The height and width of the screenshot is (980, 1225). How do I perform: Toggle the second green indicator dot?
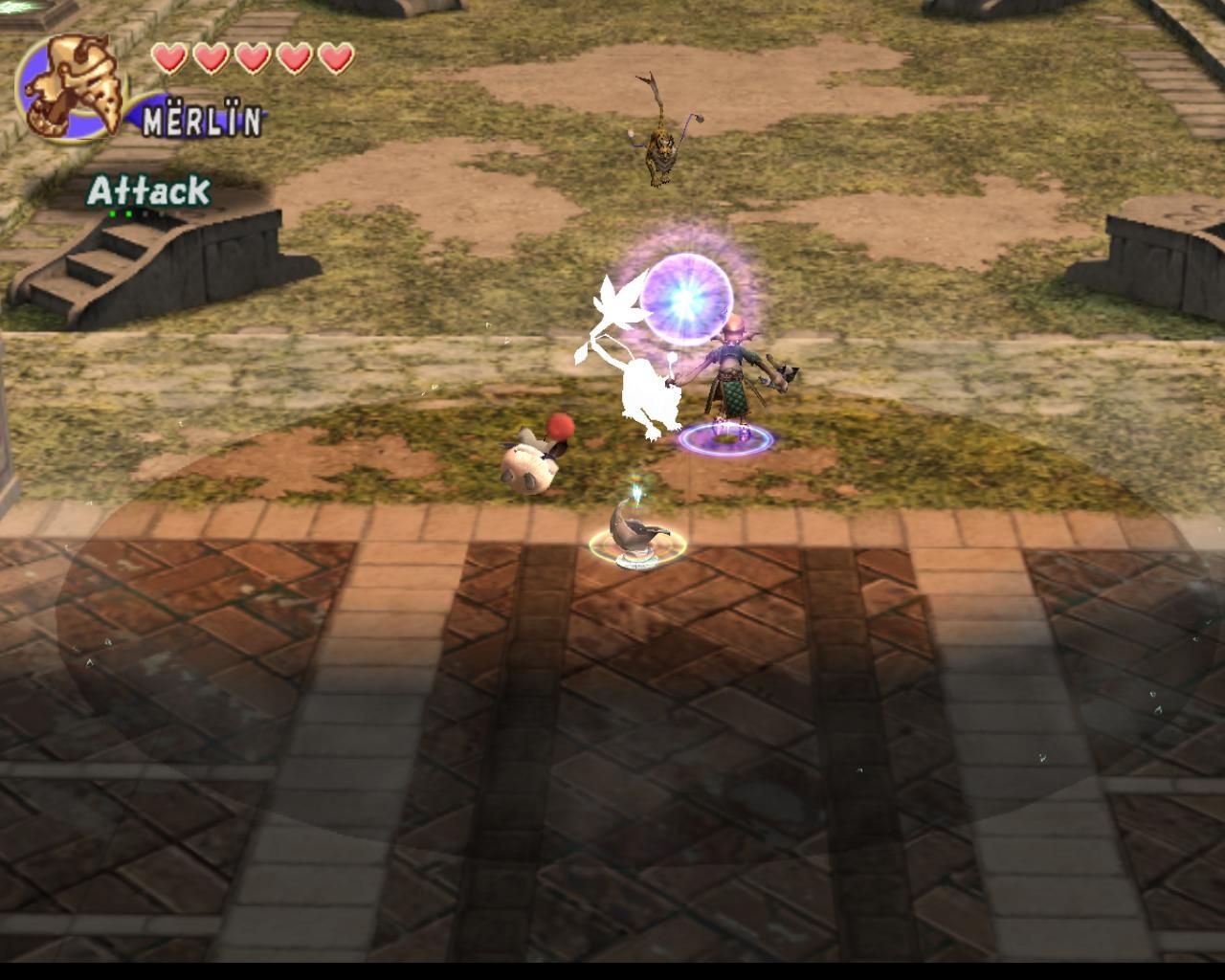tap(129, 213)
